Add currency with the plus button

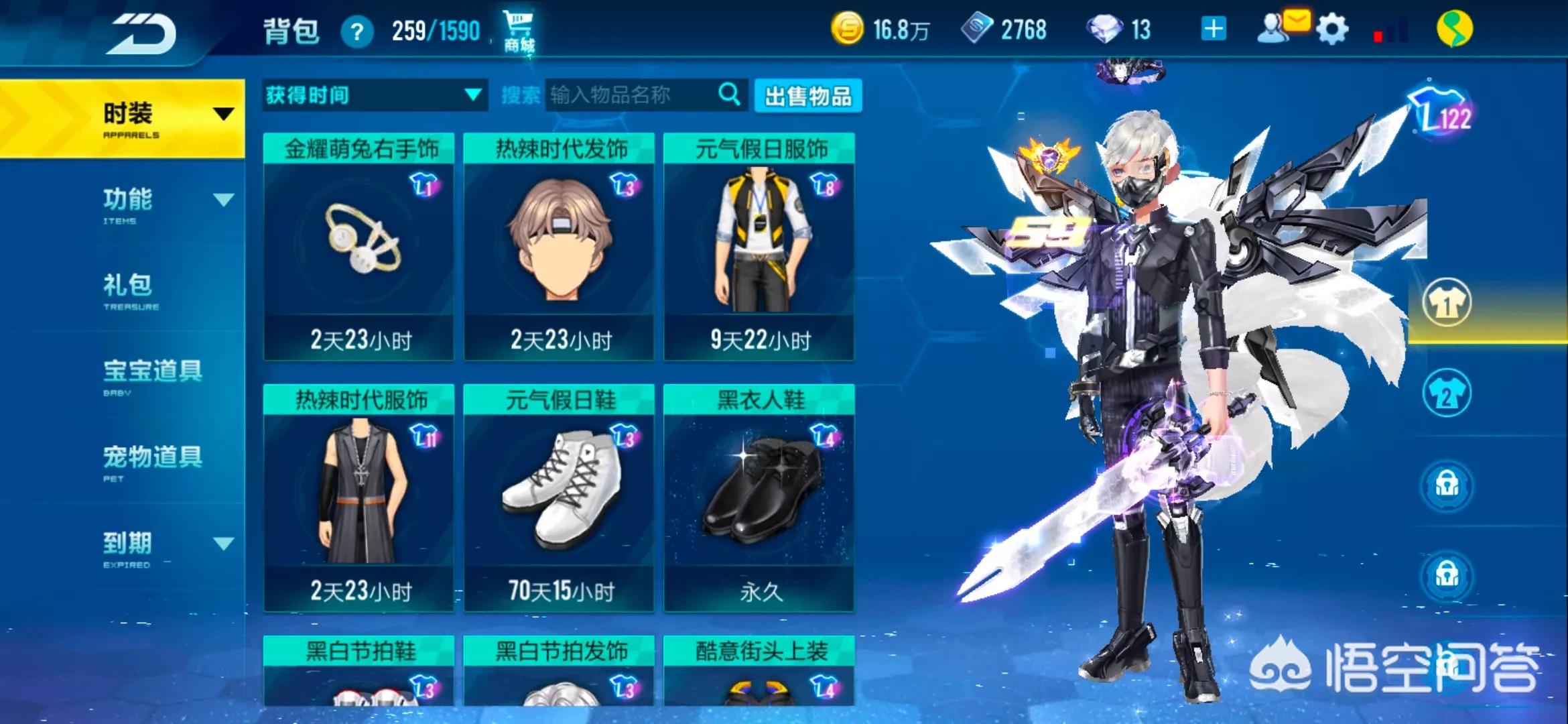point(1214,29)
